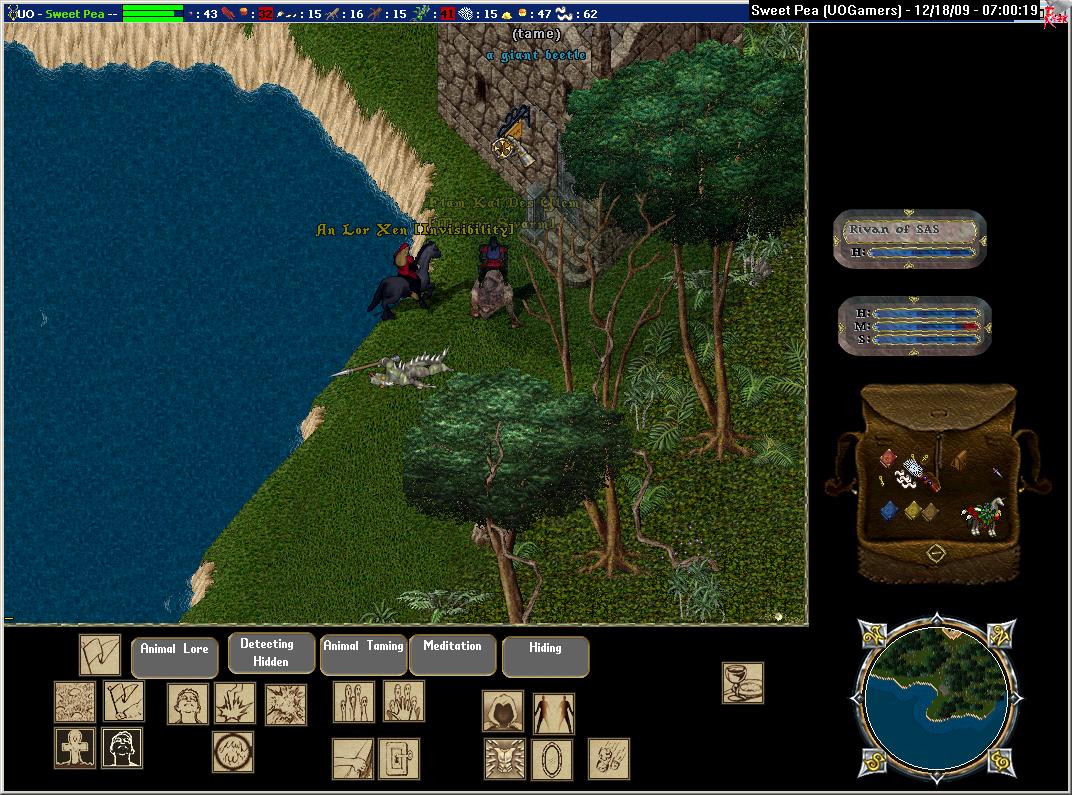
Task: Activate the ankh cross spell icon
Action: 74,749
